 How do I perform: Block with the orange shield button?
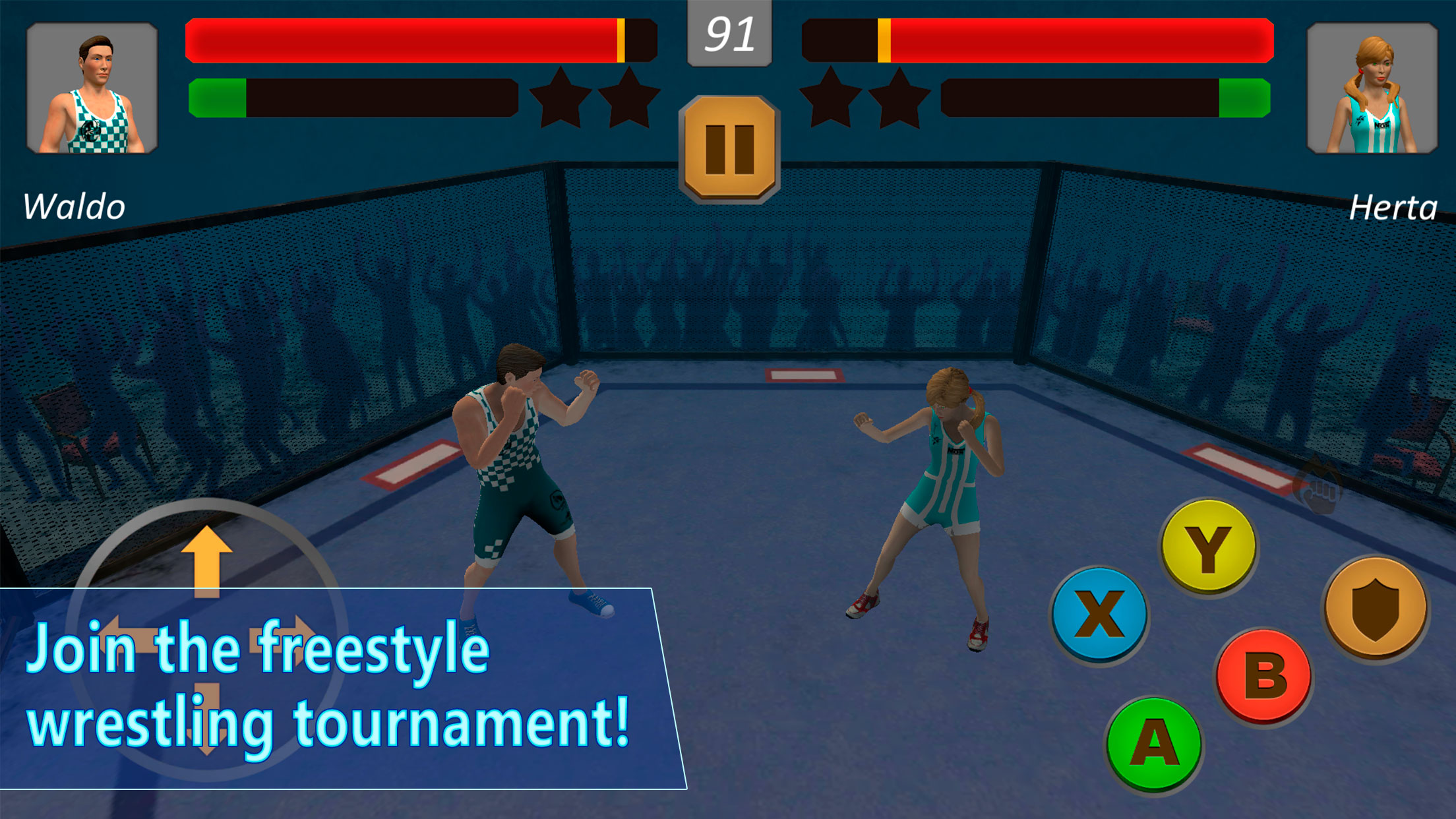coord(1376,608)
